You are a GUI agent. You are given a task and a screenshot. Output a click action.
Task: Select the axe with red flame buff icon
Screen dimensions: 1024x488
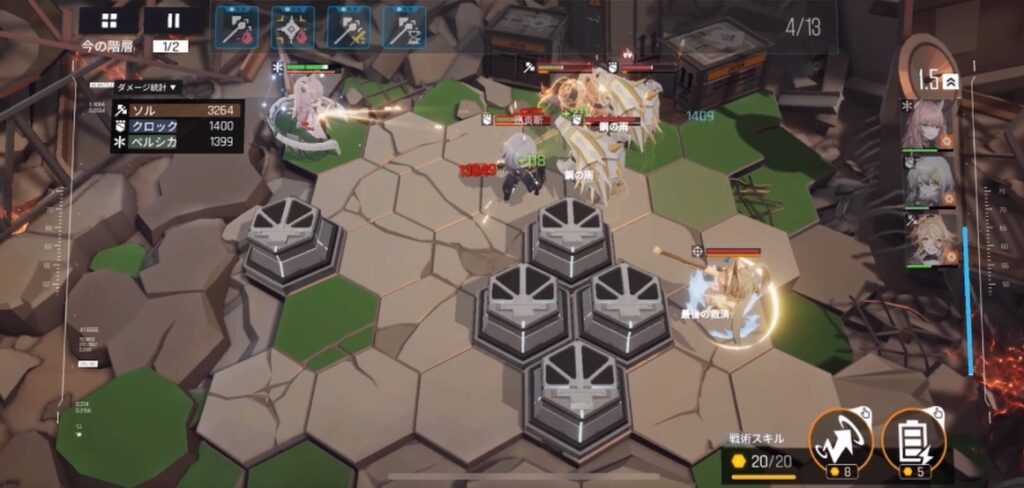pos(237,26)
